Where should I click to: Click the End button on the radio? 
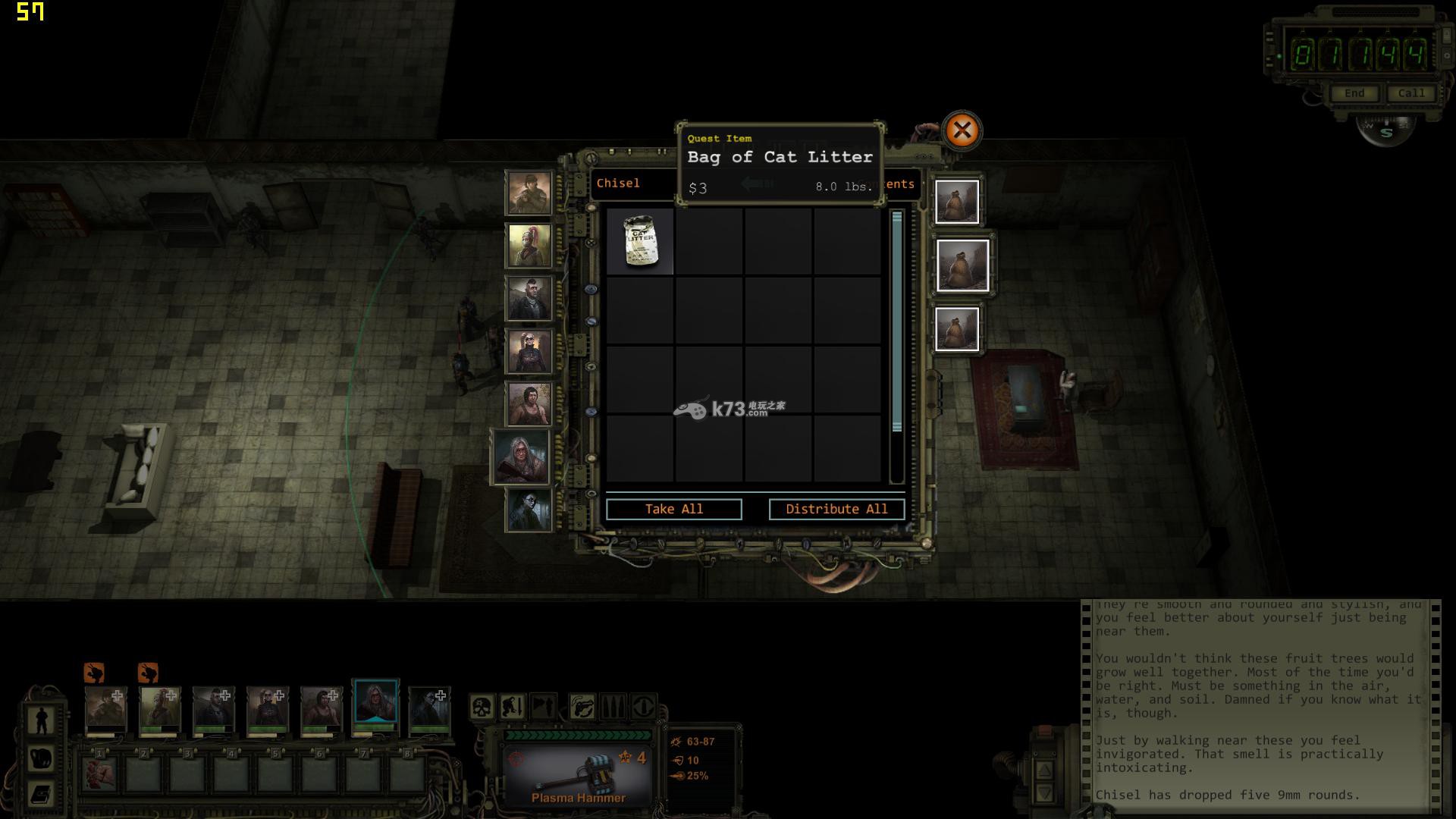(1354, 93)
